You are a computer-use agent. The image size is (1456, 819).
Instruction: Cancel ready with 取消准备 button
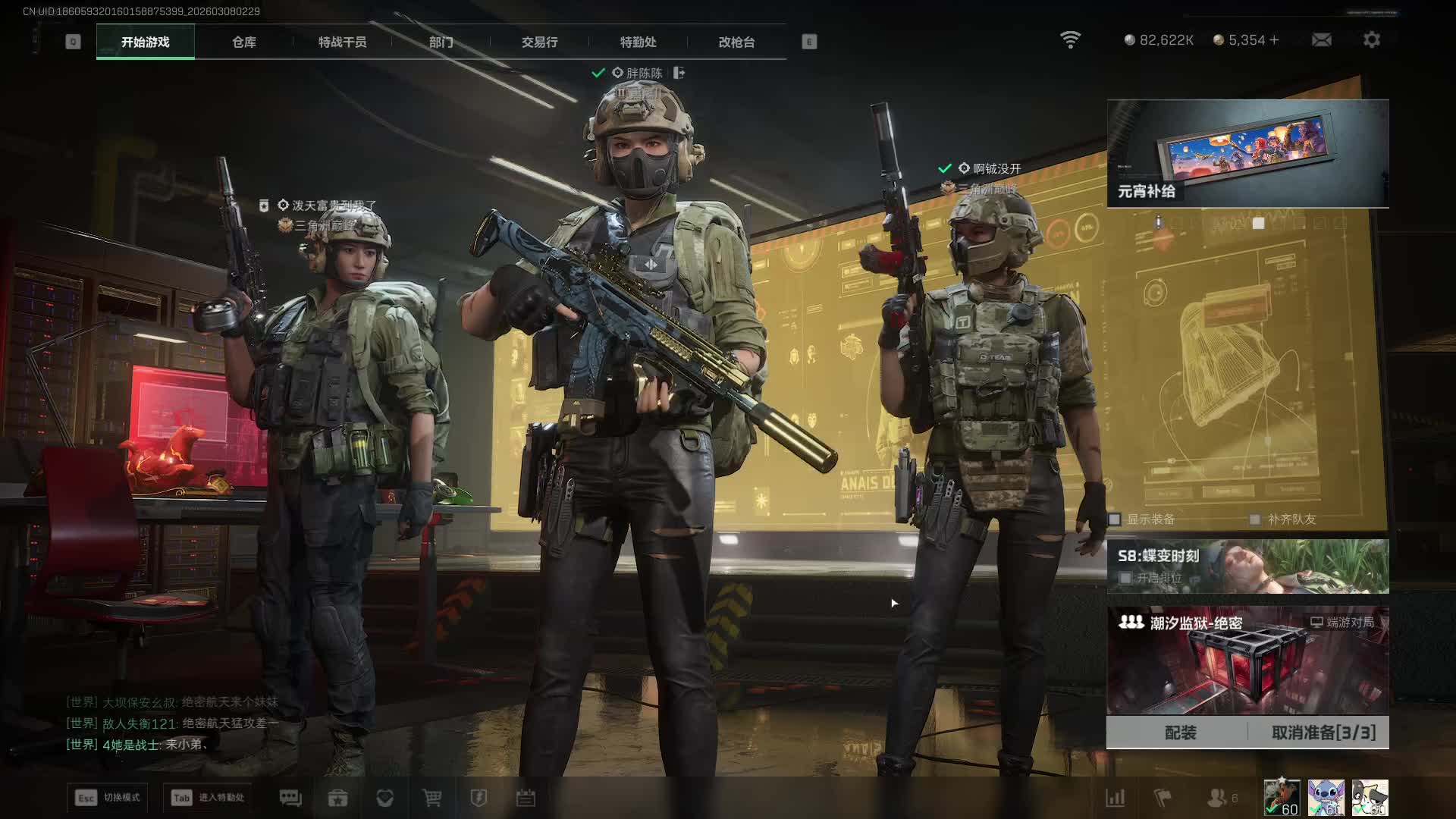(x=1323, y=733)
